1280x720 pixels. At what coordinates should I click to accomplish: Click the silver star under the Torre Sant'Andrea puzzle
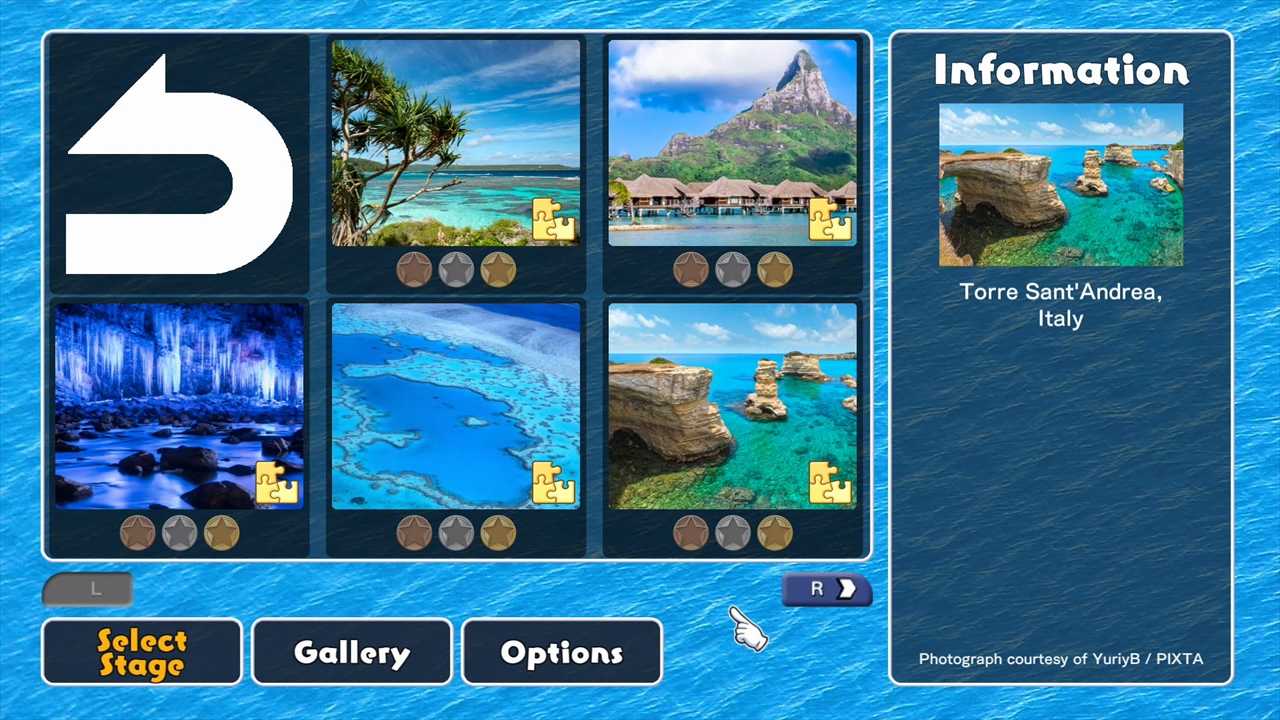pos(733,532)
